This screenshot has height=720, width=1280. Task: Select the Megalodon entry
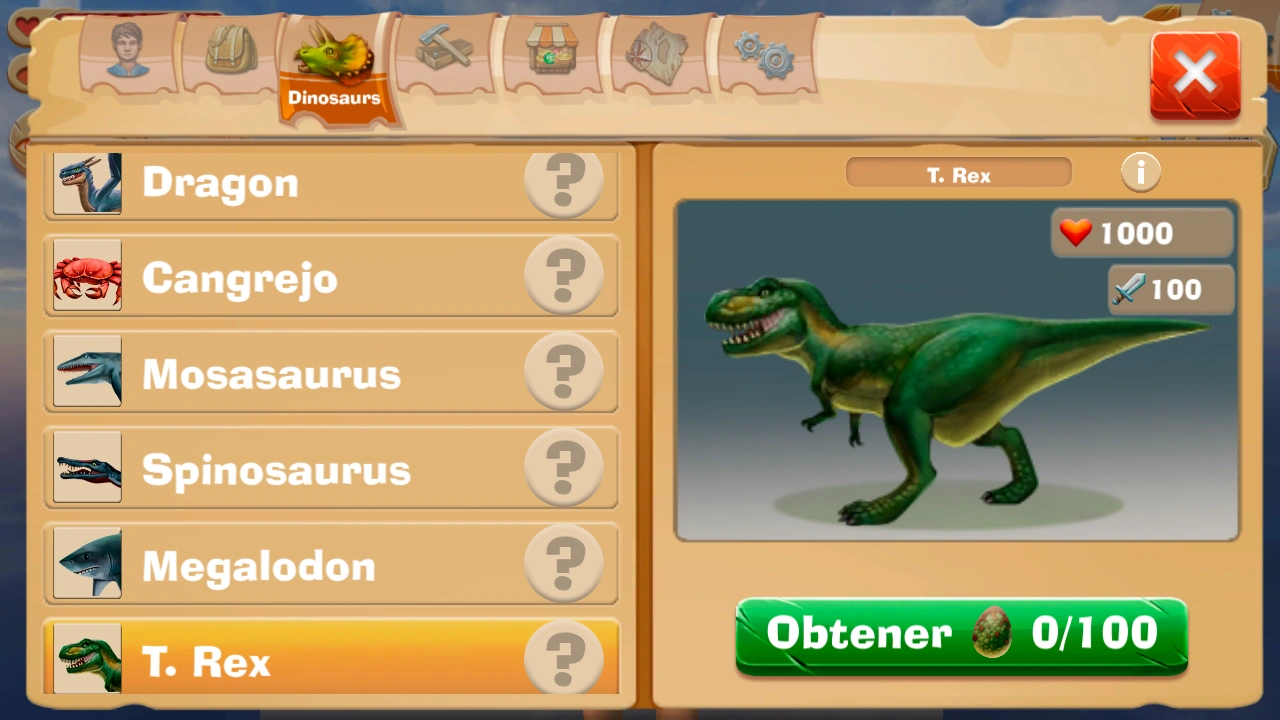click(330, 565)
